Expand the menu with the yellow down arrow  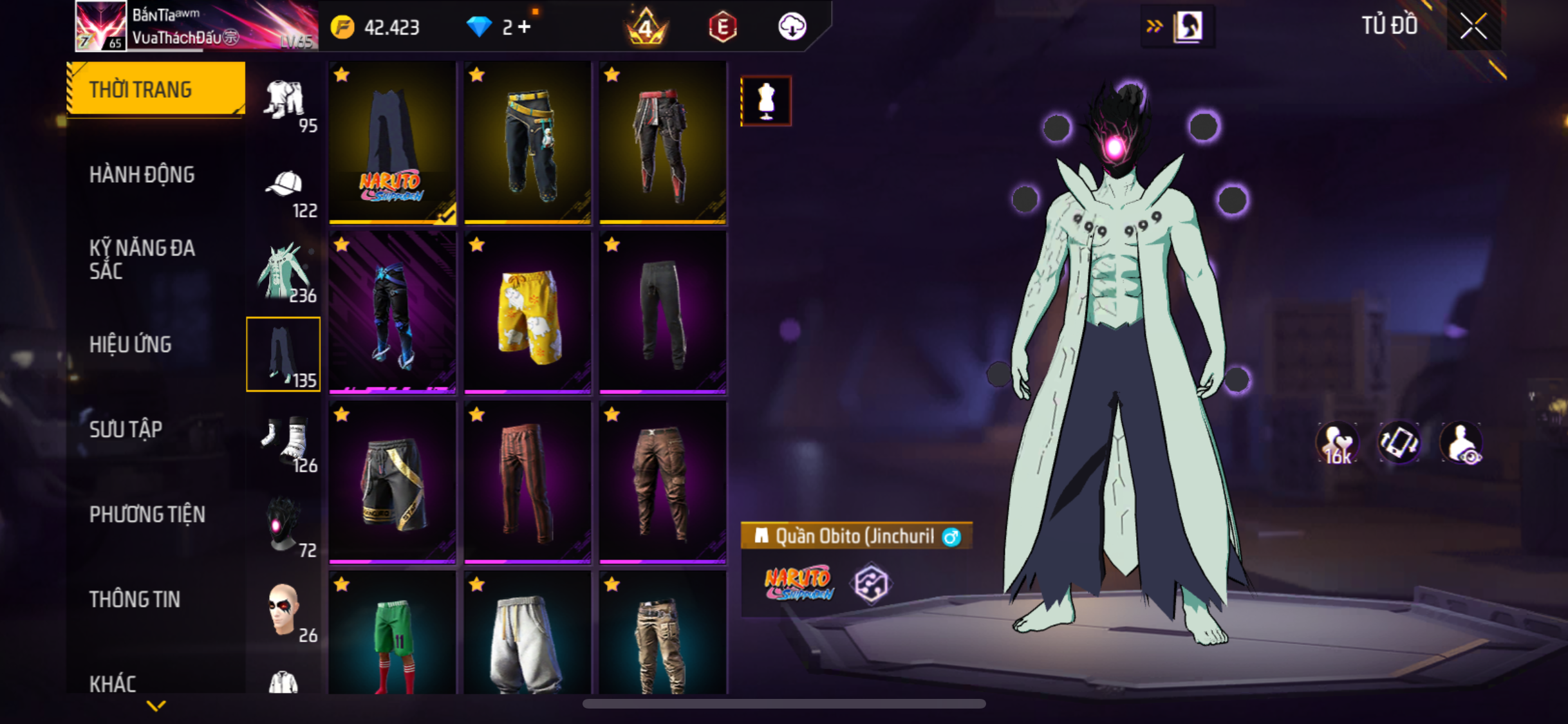[x=156, y=706]
